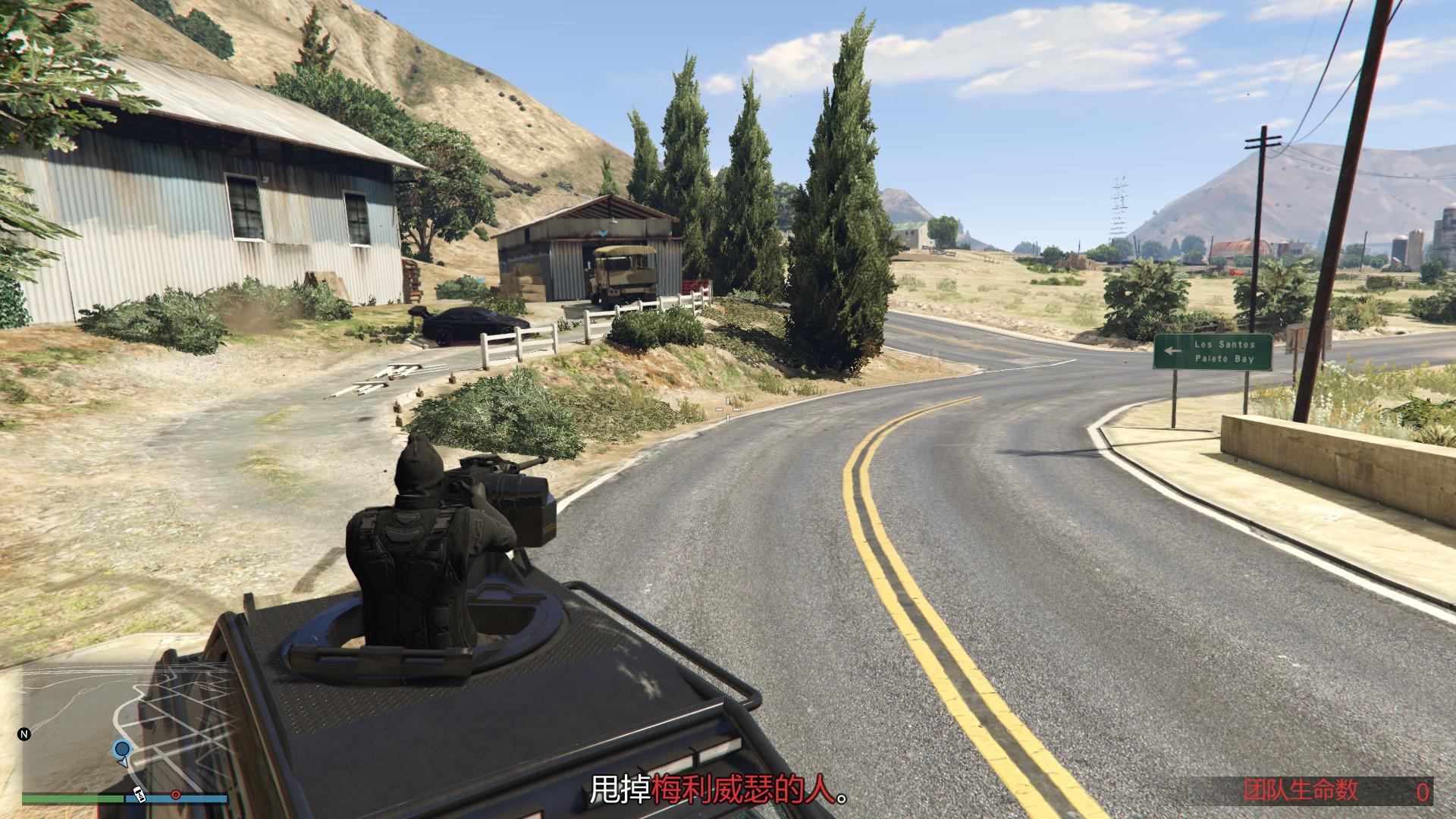Click the blue teammate circle above the player arrow

point(122,748)
